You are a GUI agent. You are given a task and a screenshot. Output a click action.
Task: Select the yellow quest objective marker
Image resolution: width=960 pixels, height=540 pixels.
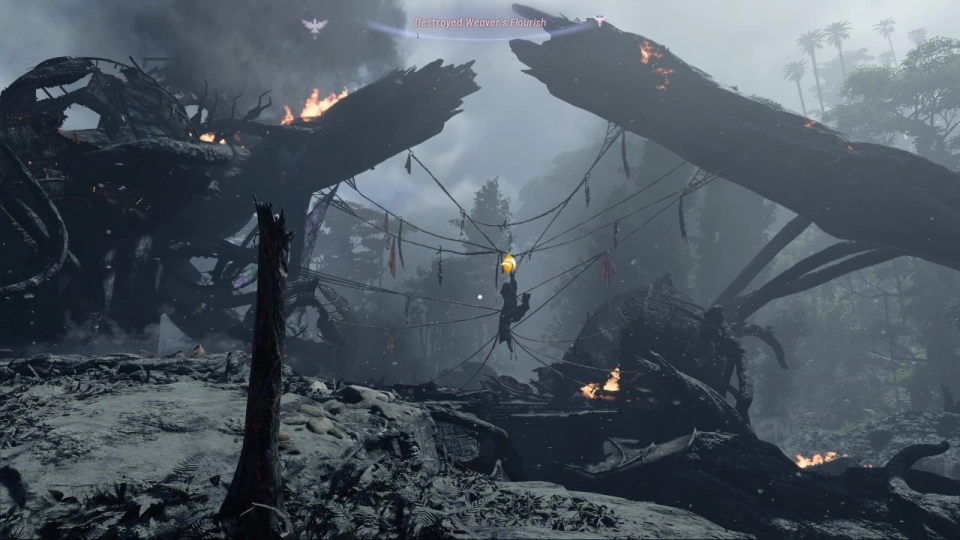508,264
